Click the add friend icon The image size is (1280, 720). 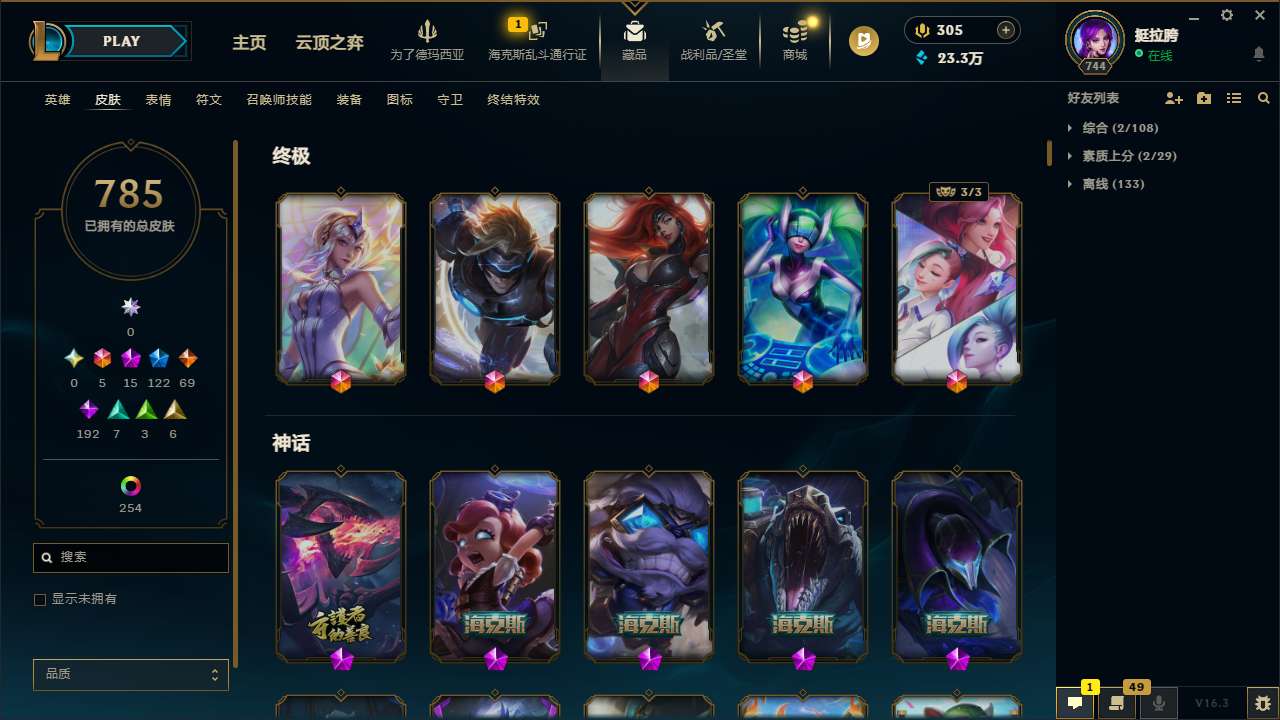click(x=1174, y=98)
